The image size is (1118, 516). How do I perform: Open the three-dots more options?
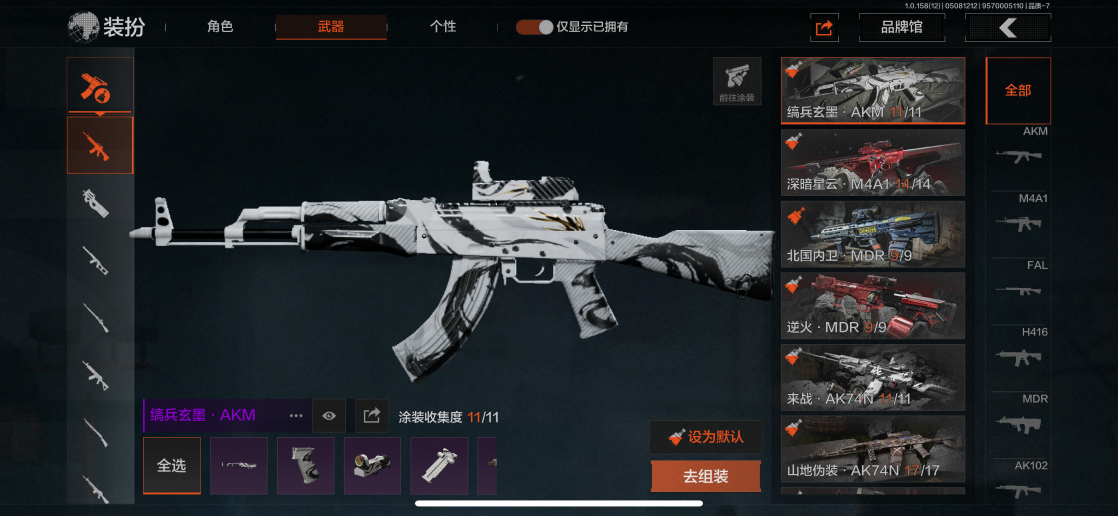point(296,415)
